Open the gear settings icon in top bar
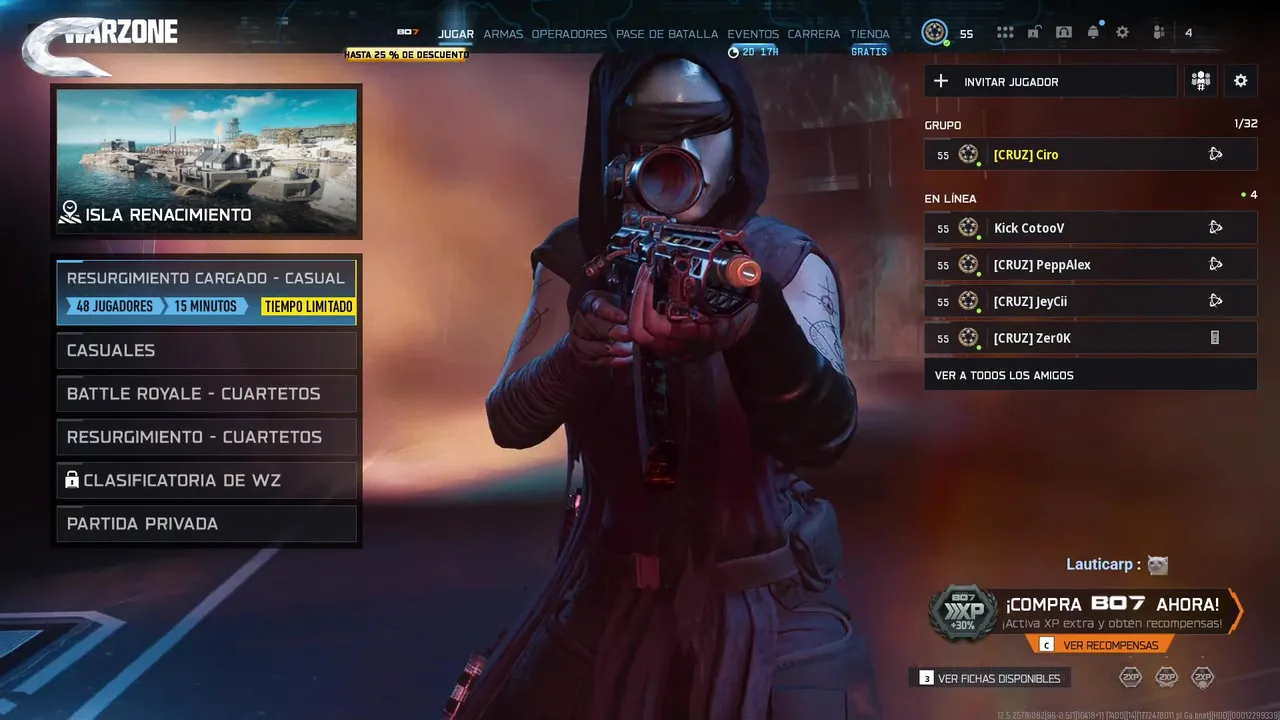 1123,33
